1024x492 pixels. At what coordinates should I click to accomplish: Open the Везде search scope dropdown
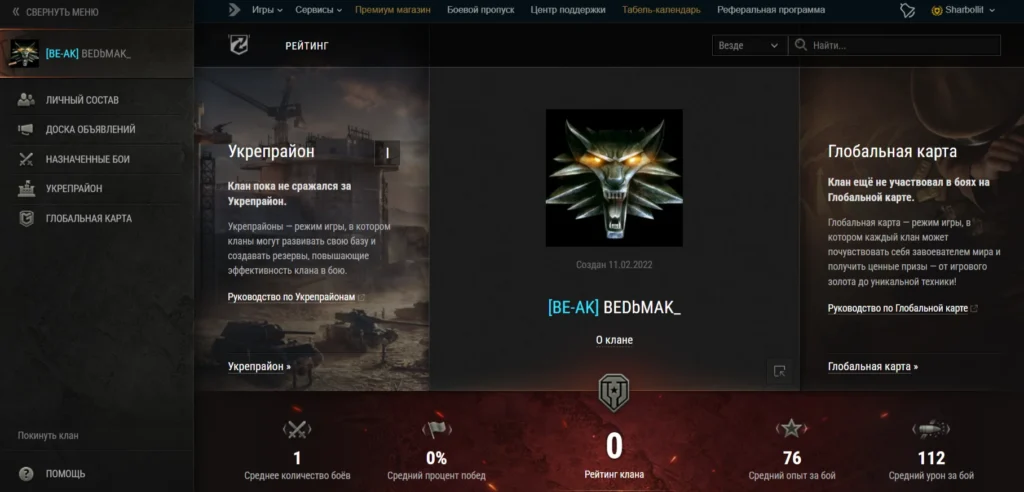click(749, 45)
